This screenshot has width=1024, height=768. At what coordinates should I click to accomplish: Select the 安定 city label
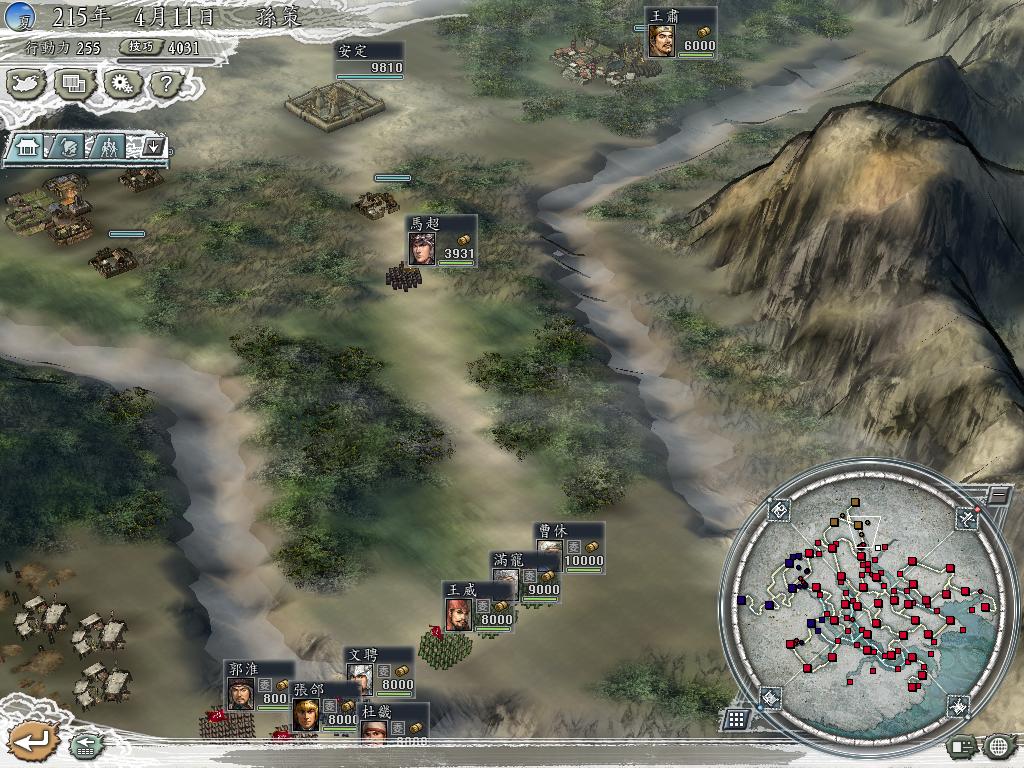point(369,59)
